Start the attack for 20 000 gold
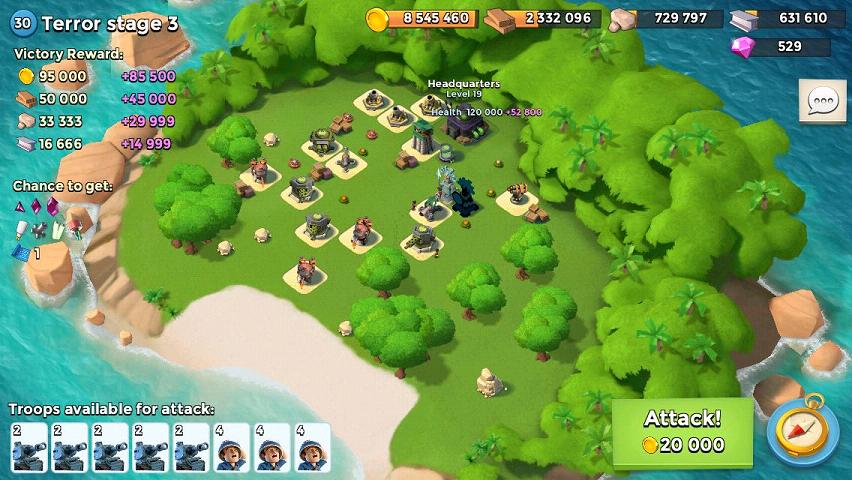852x480 pixels. point(682,431)
